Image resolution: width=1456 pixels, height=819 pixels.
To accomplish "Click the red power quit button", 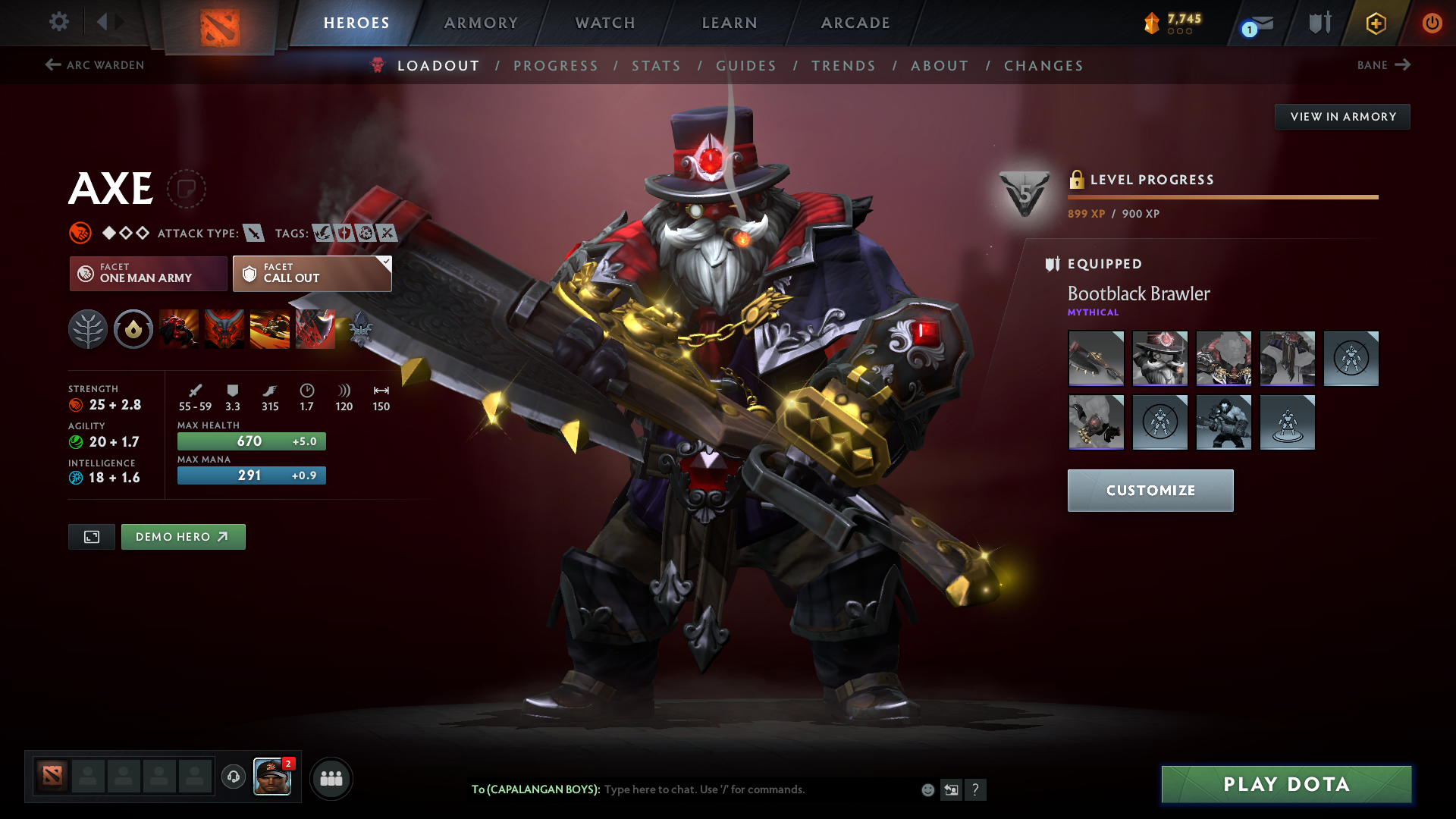I will pyautogui.click(x=1432, y=23).
